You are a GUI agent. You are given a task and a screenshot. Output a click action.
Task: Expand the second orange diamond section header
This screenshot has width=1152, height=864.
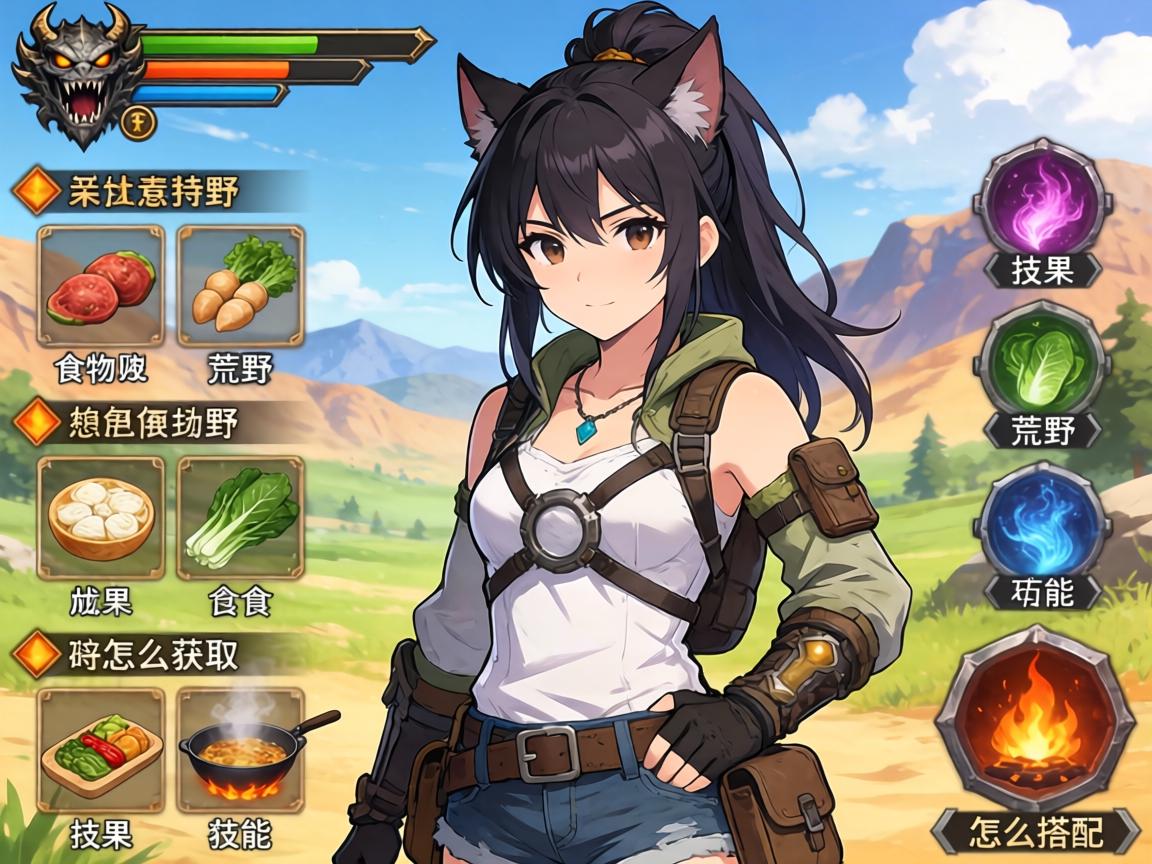pos(150,423)
